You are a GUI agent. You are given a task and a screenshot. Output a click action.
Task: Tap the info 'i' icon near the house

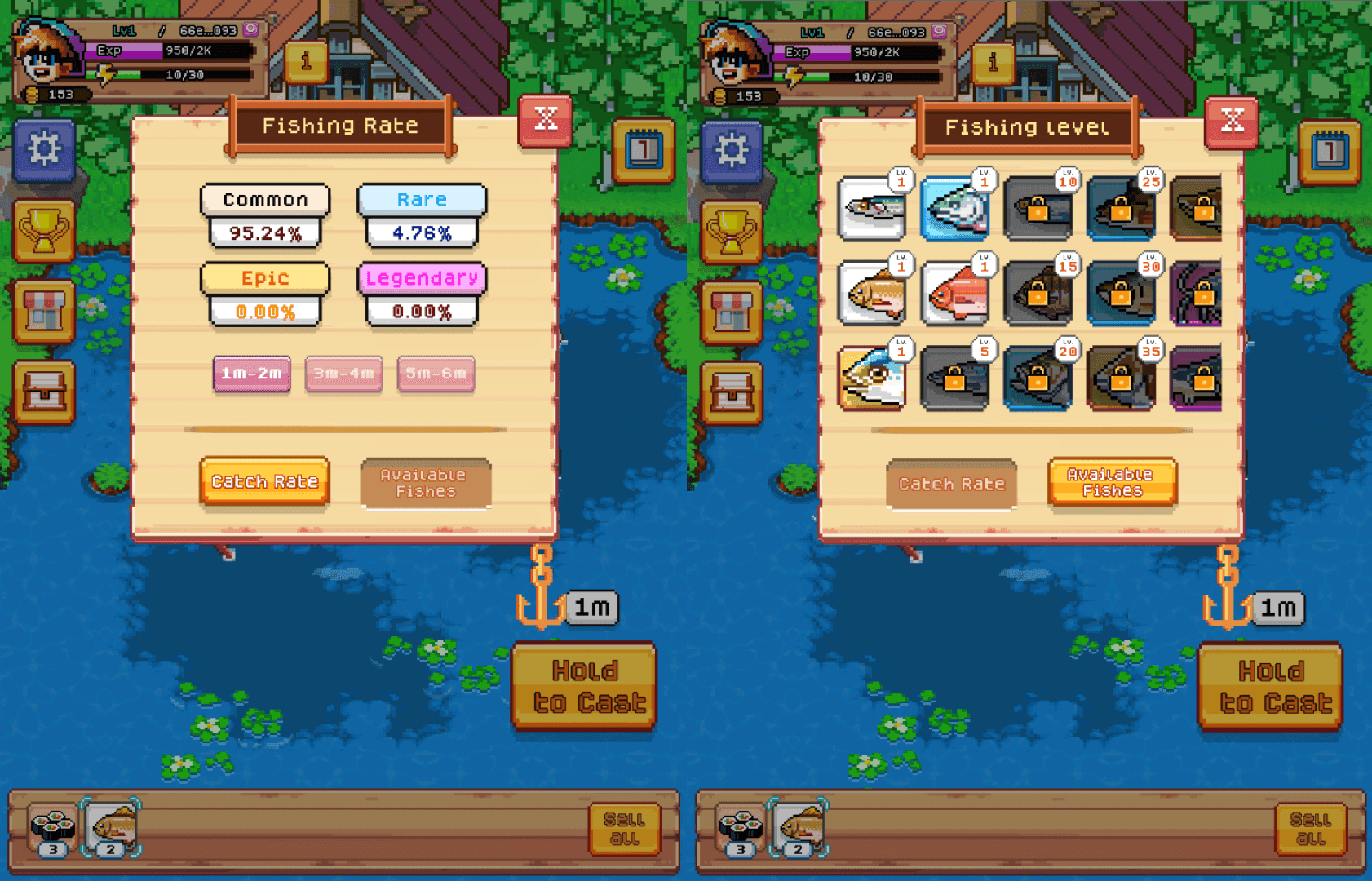pyautogui.click(x=308, y=62)
